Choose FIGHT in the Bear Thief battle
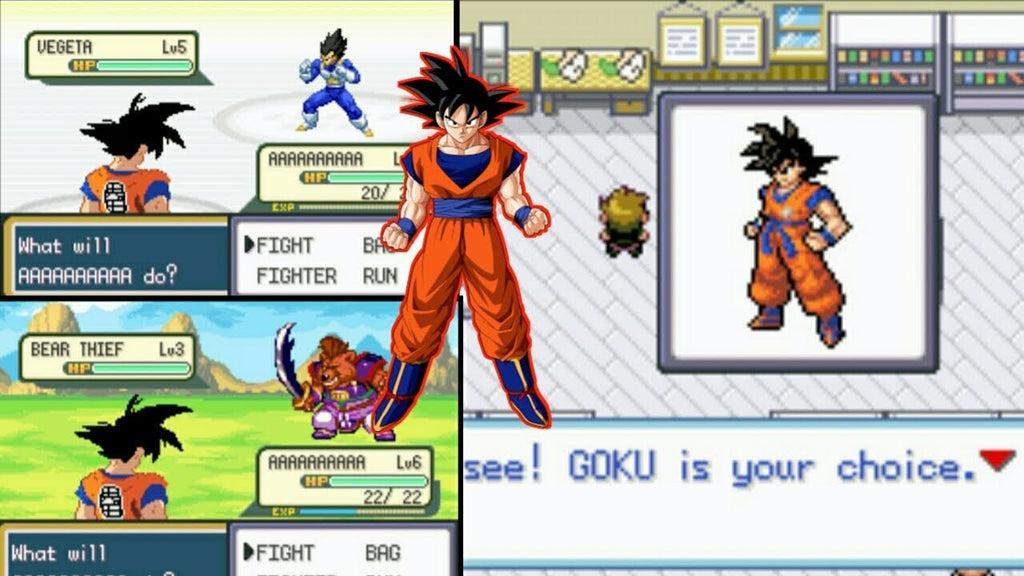Viewport: 1024px width, 576px height. click(x=285, y=552)
